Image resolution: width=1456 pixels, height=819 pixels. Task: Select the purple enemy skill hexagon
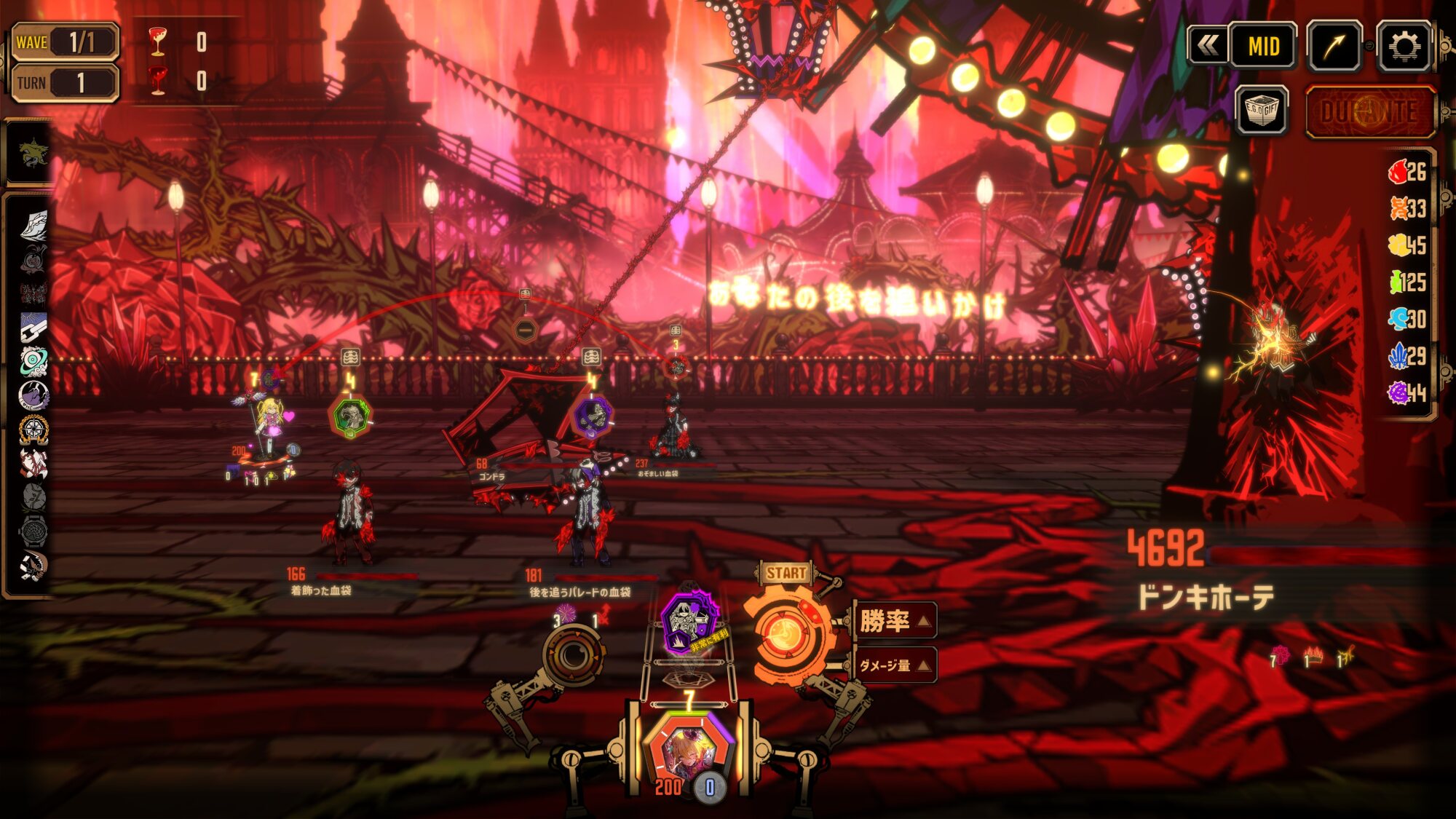click(593, 417)
